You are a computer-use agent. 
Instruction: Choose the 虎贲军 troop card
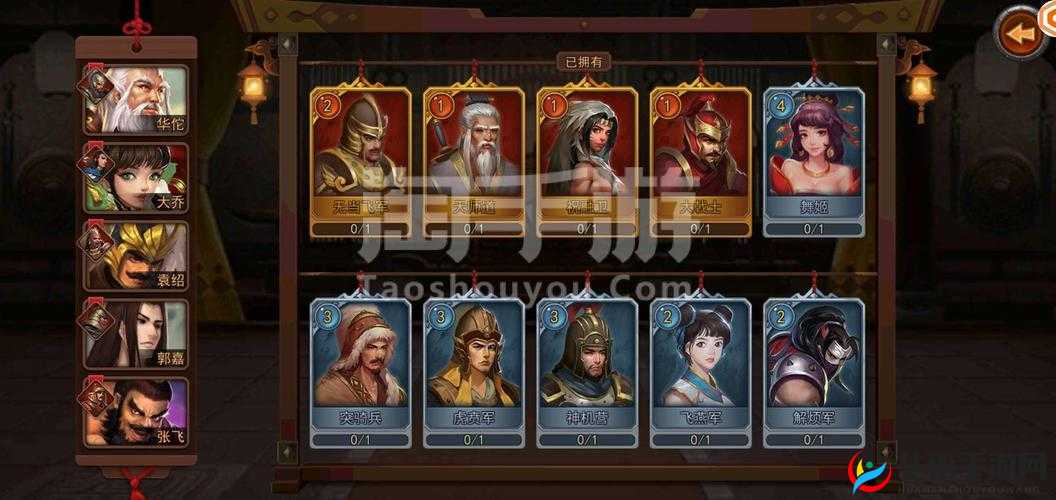474,370
